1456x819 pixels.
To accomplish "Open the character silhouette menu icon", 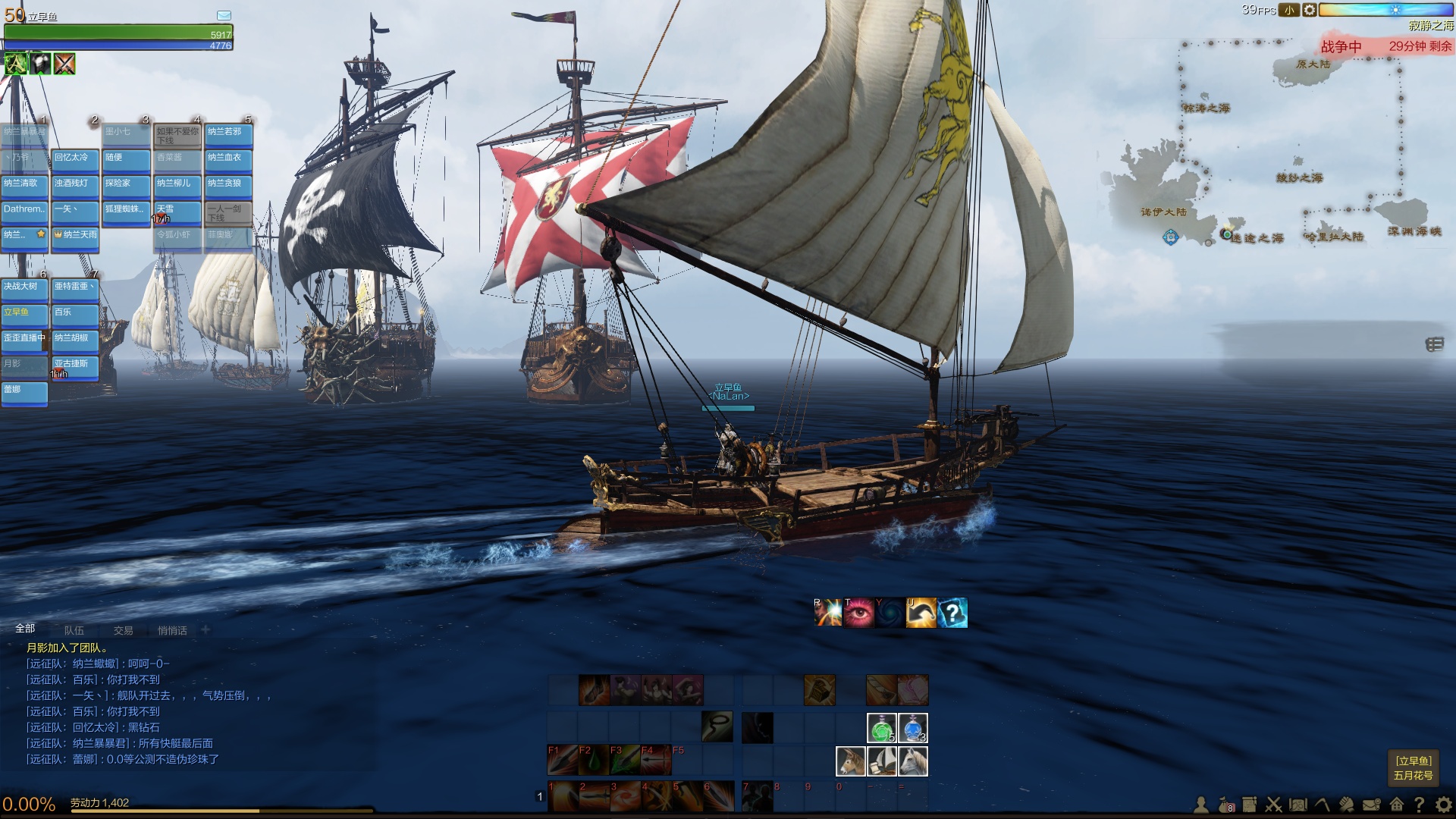I will click(x=1201, y=805).
